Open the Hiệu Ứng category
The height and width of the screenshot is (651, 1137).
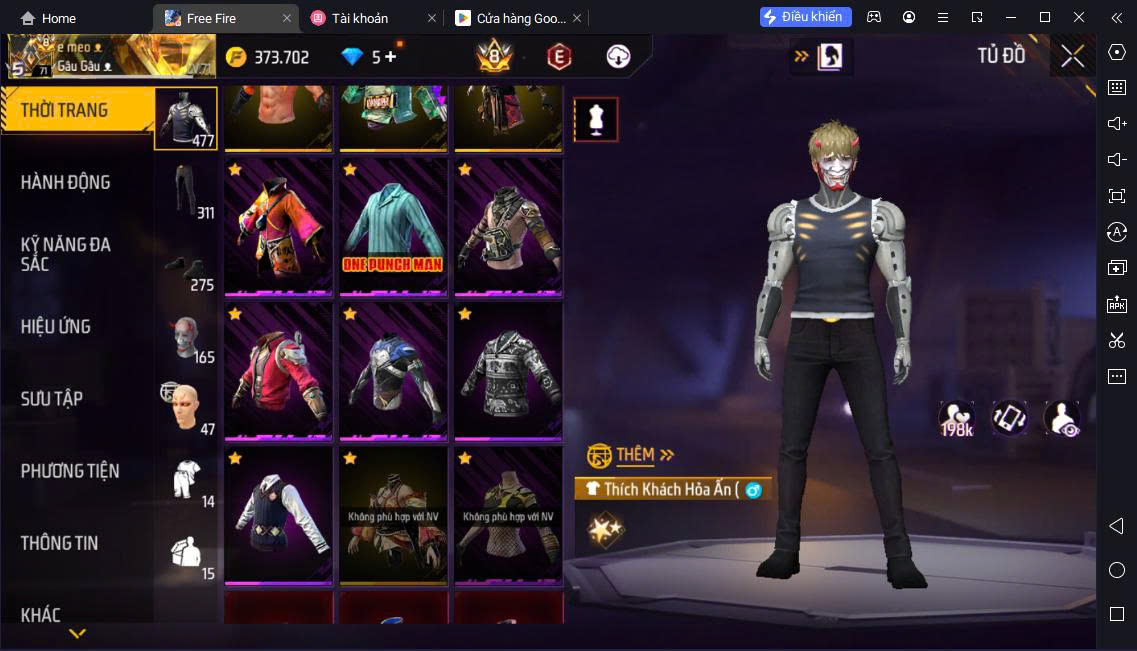(56, 327)
